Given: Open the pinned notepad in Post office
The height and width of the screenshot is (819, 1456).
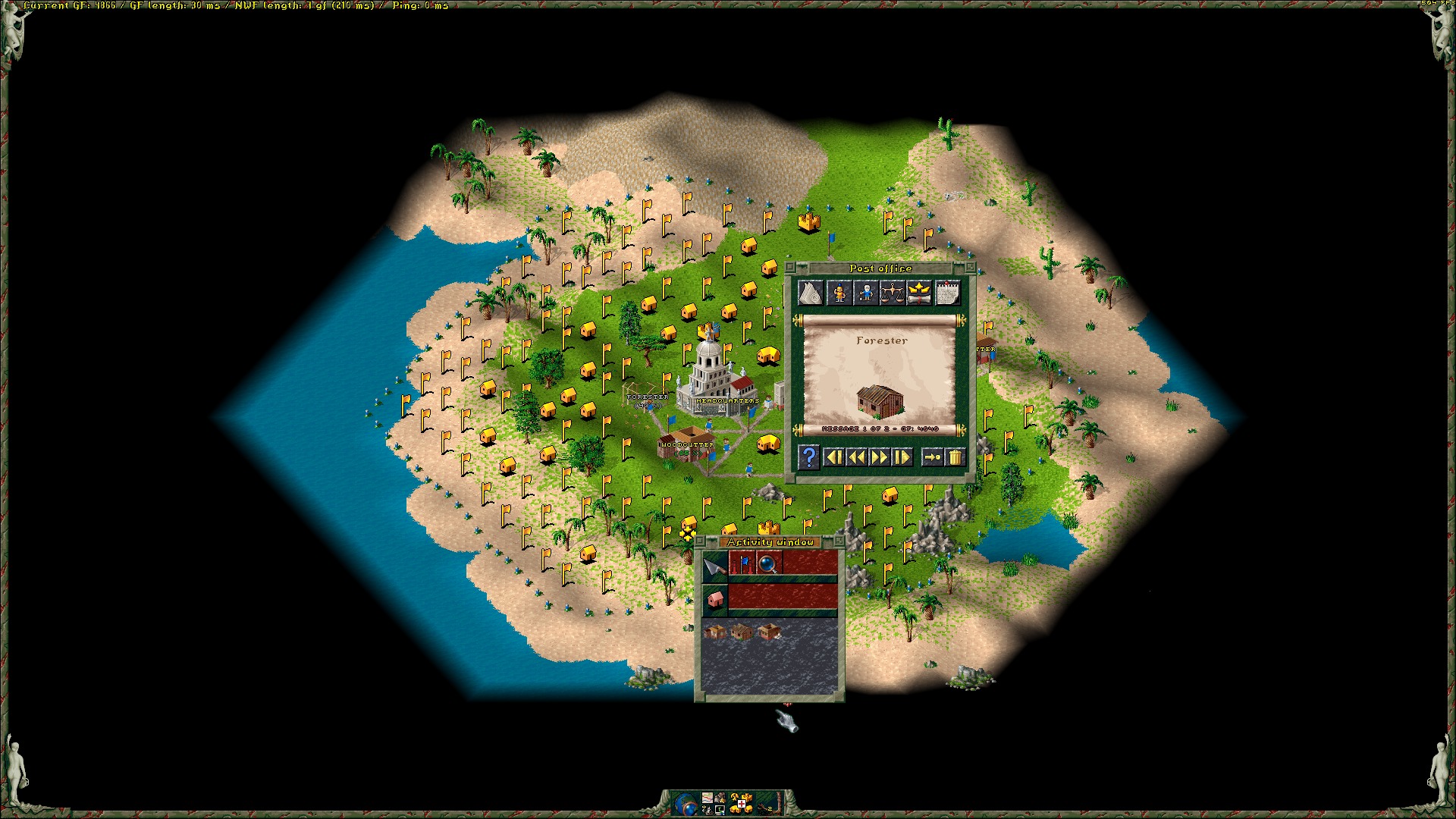Looking at the screenshot, I should point(947,293).
